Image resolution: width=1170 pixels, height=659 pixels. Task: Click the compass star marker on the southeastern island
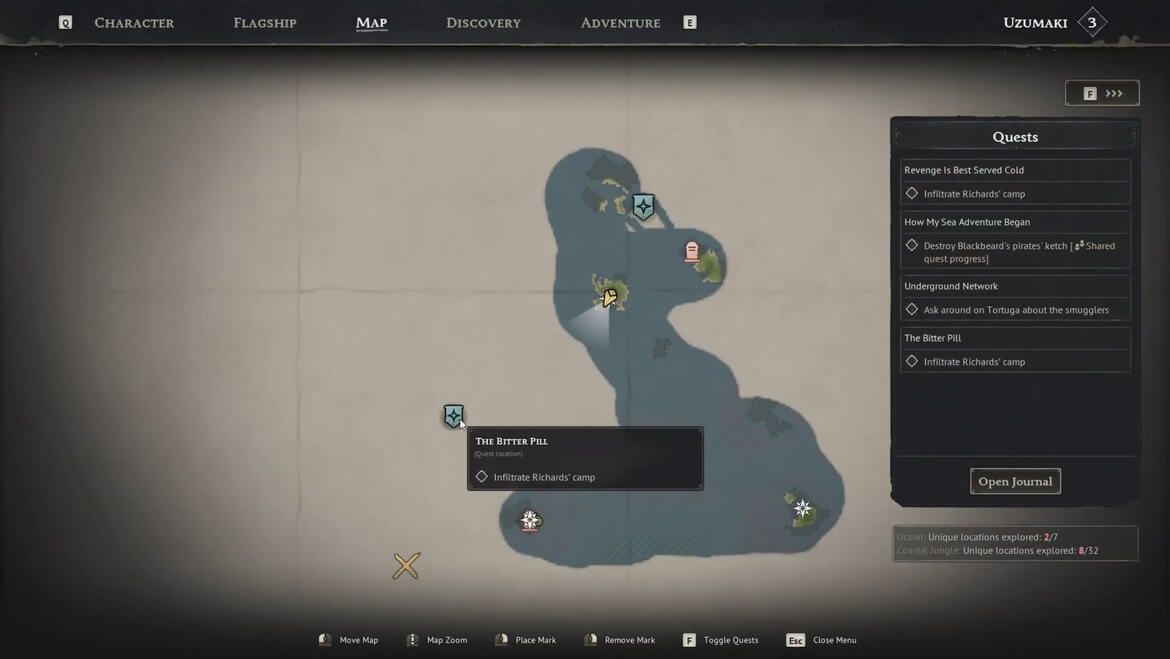pyautogui.click(x=802, y=509)
